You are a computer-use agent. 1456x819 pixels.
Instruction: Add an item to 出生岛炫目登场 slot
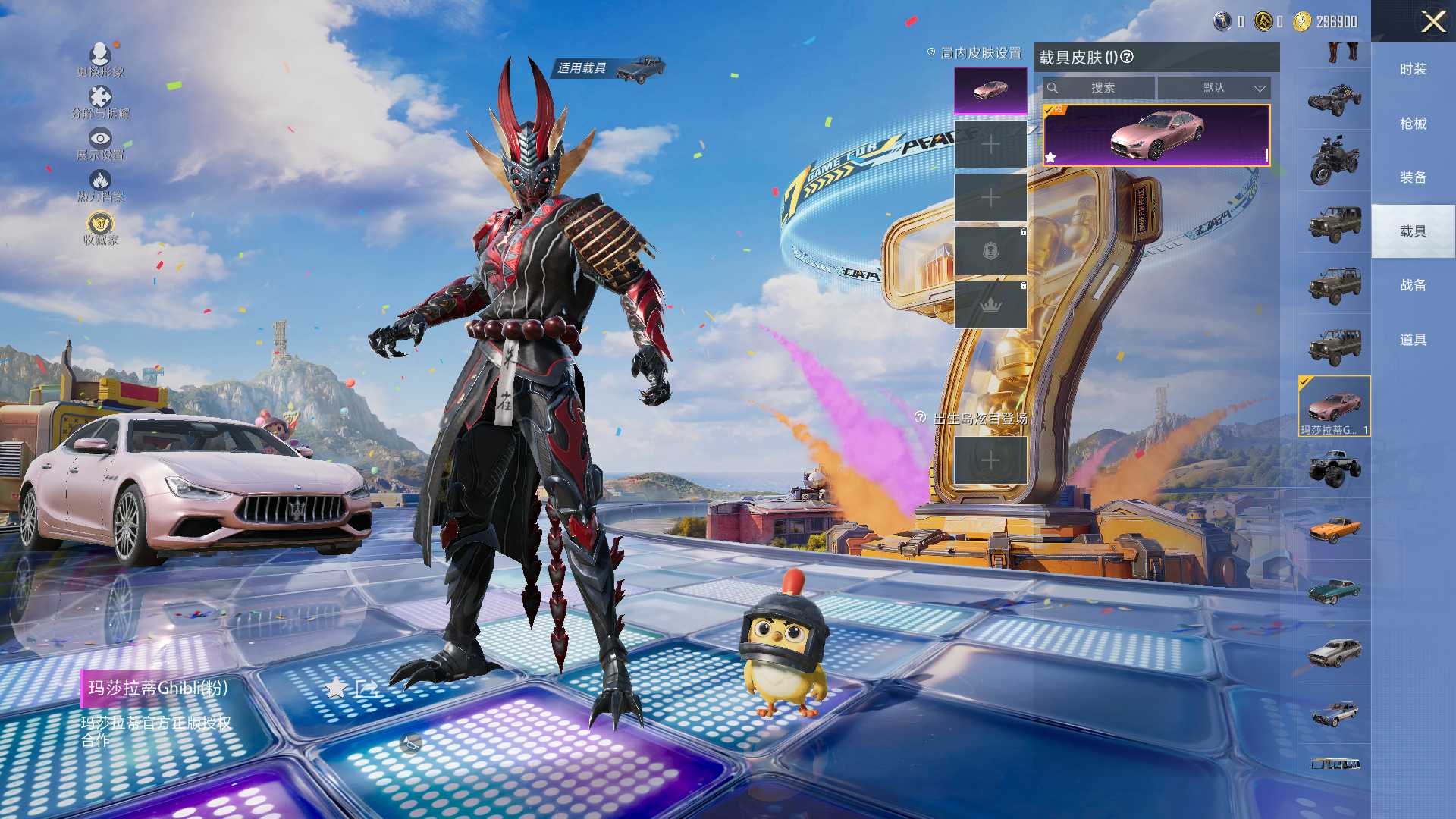pos(990,460)
